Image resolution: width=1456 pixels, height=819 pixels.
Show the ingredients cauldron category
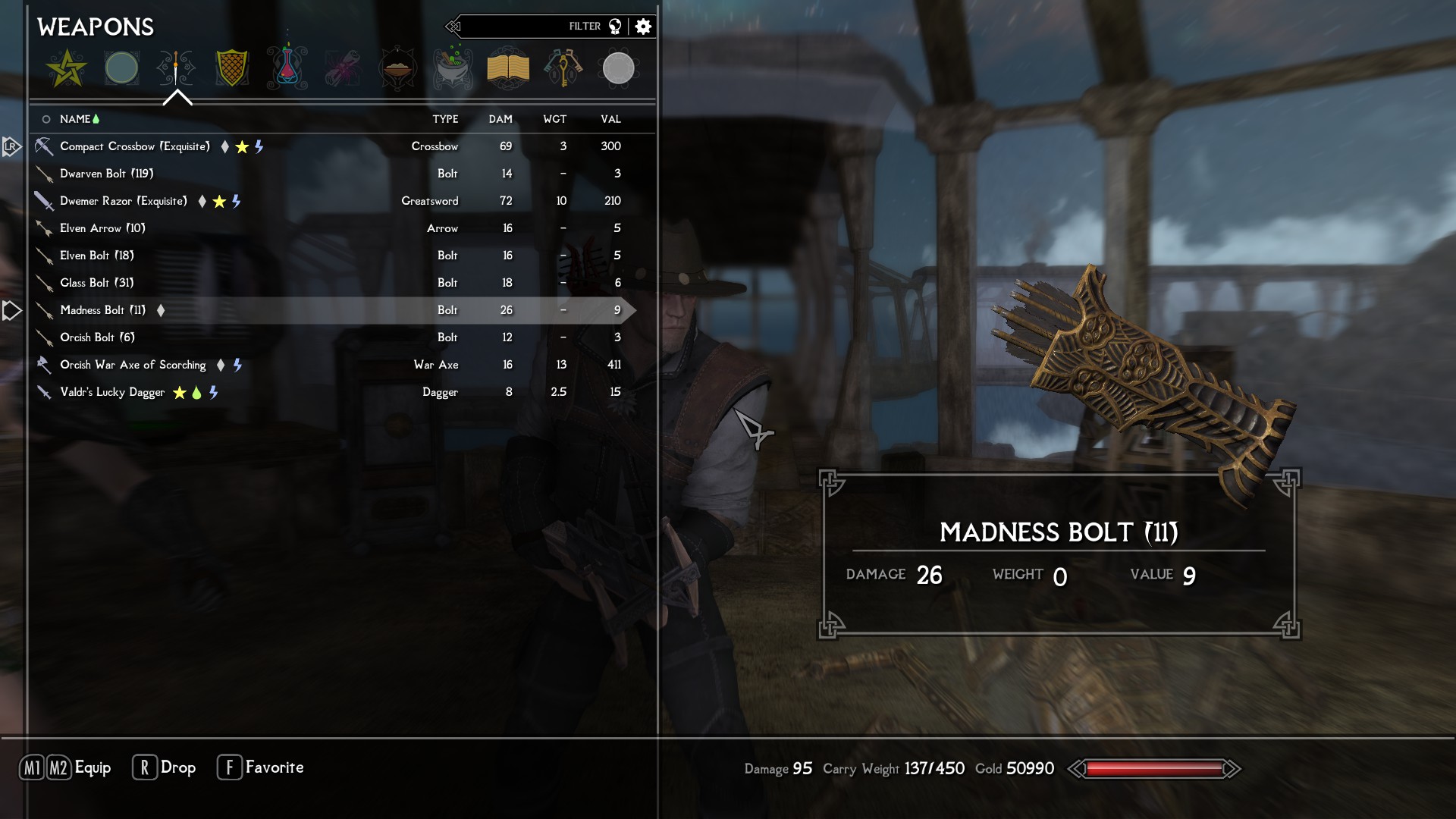coord(453,68)
